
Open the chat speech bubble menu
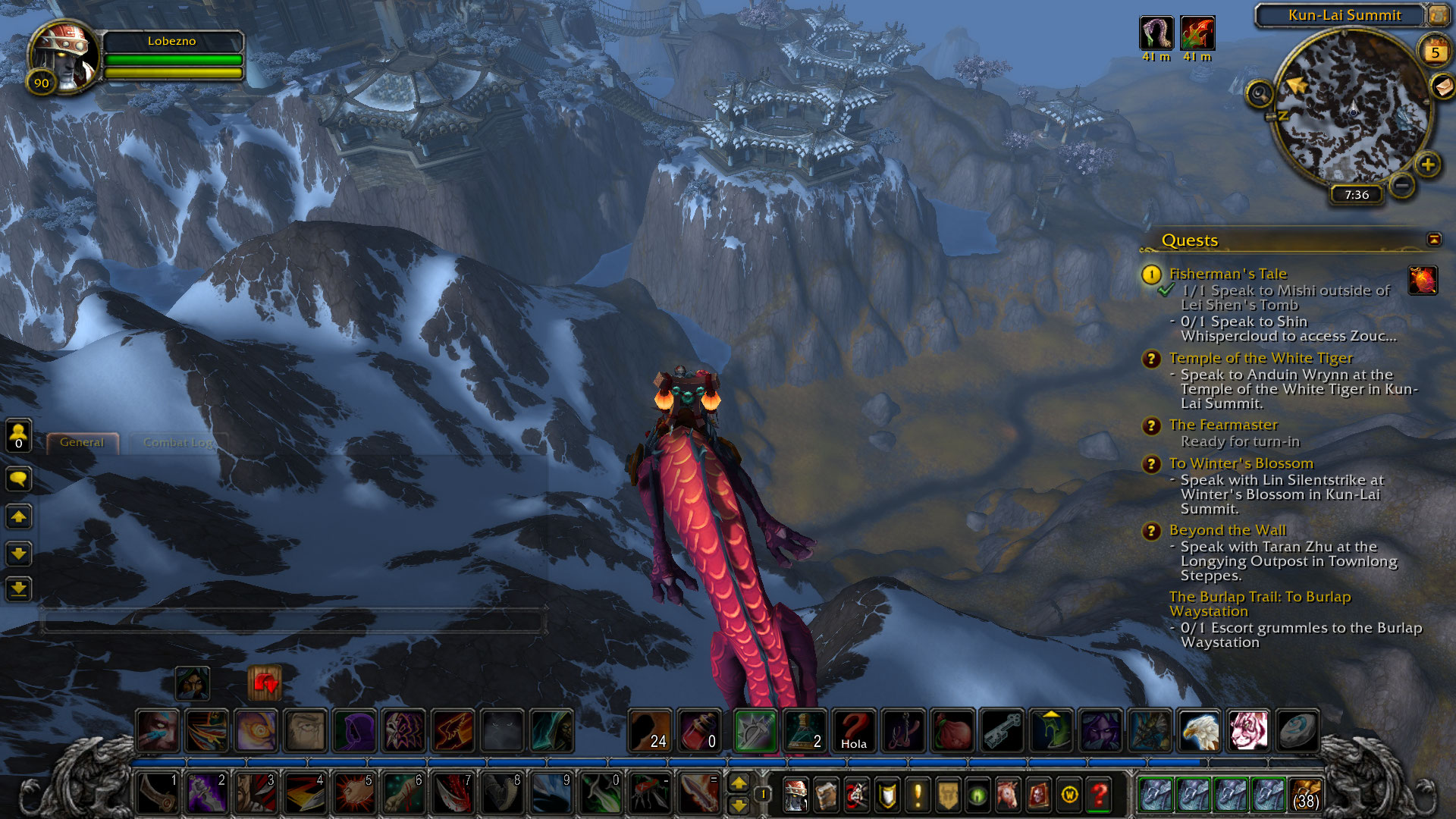(18, 479)
